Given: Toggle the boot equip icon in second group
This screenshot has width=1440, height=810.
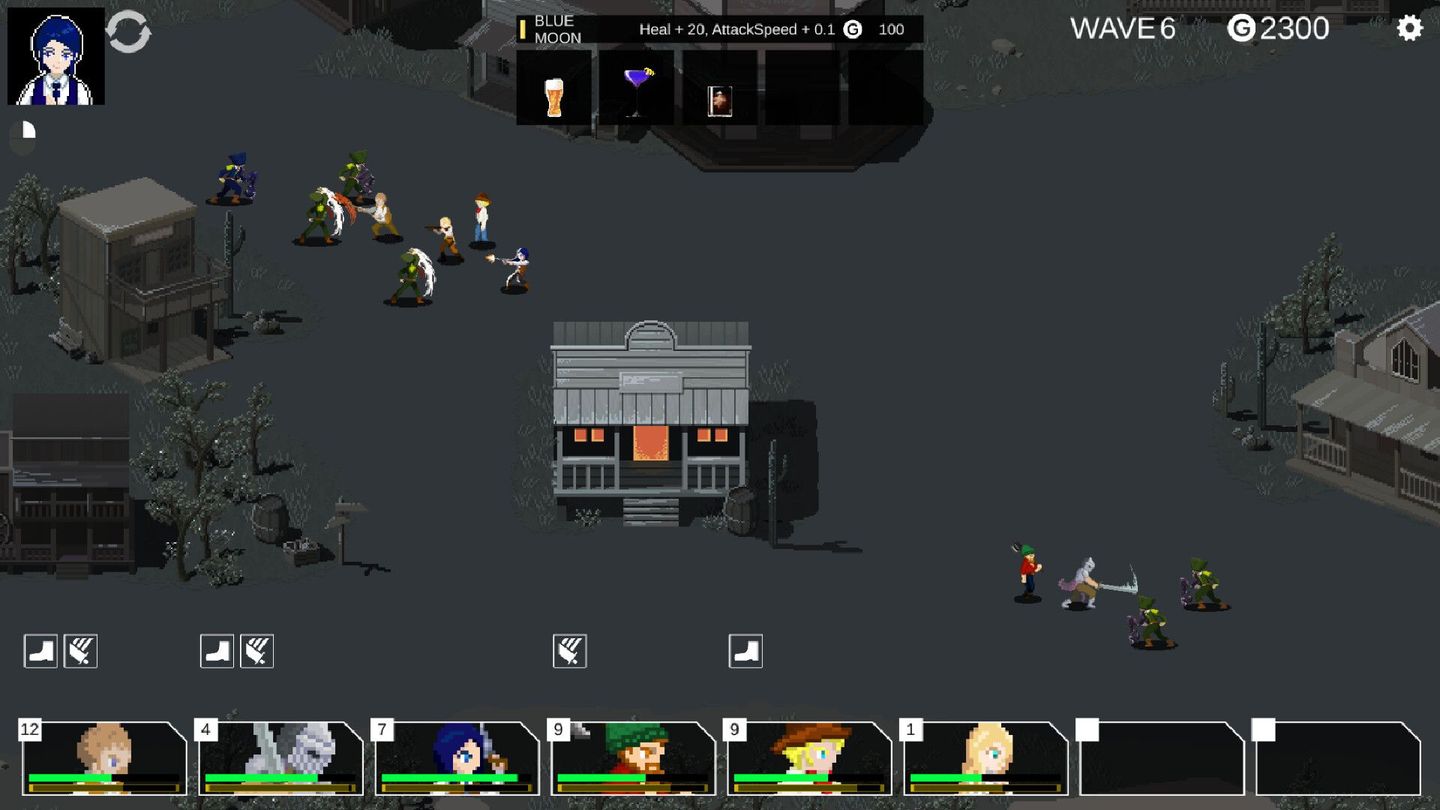Looking at the screenshot, I should click(217, 650).
